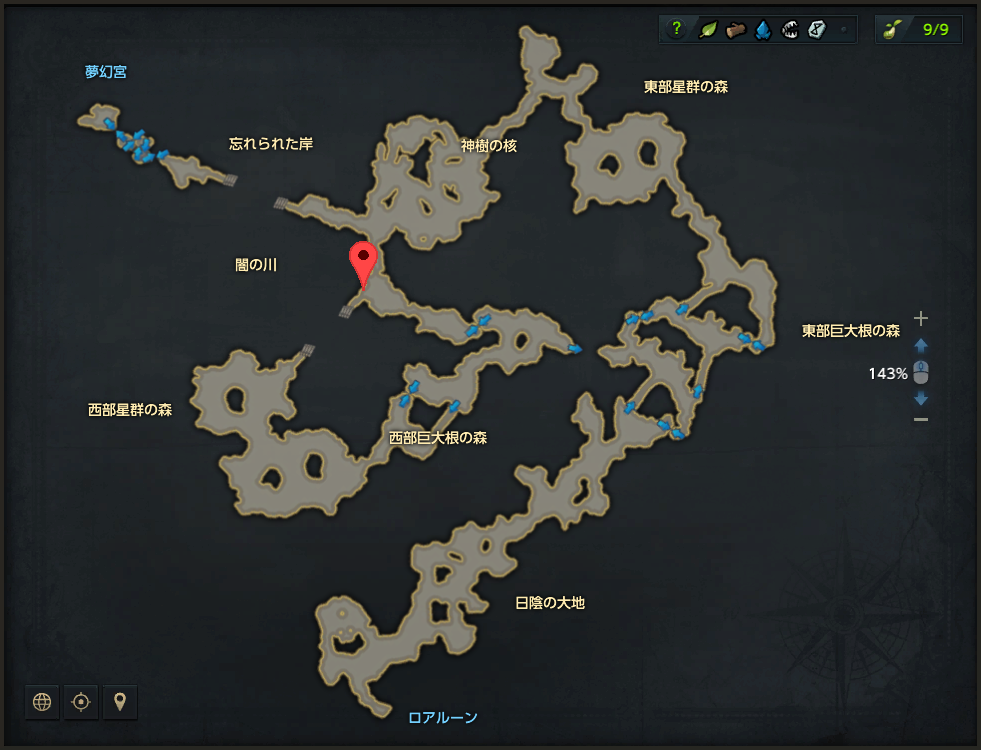
Task: Toggle the wooden log filter icon
Action: tap(735, 29)
